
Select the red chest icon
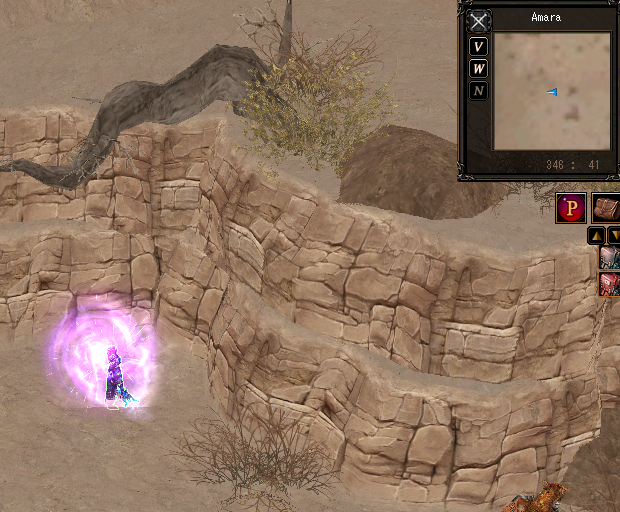pyautogui.click(x=610, y=284)
